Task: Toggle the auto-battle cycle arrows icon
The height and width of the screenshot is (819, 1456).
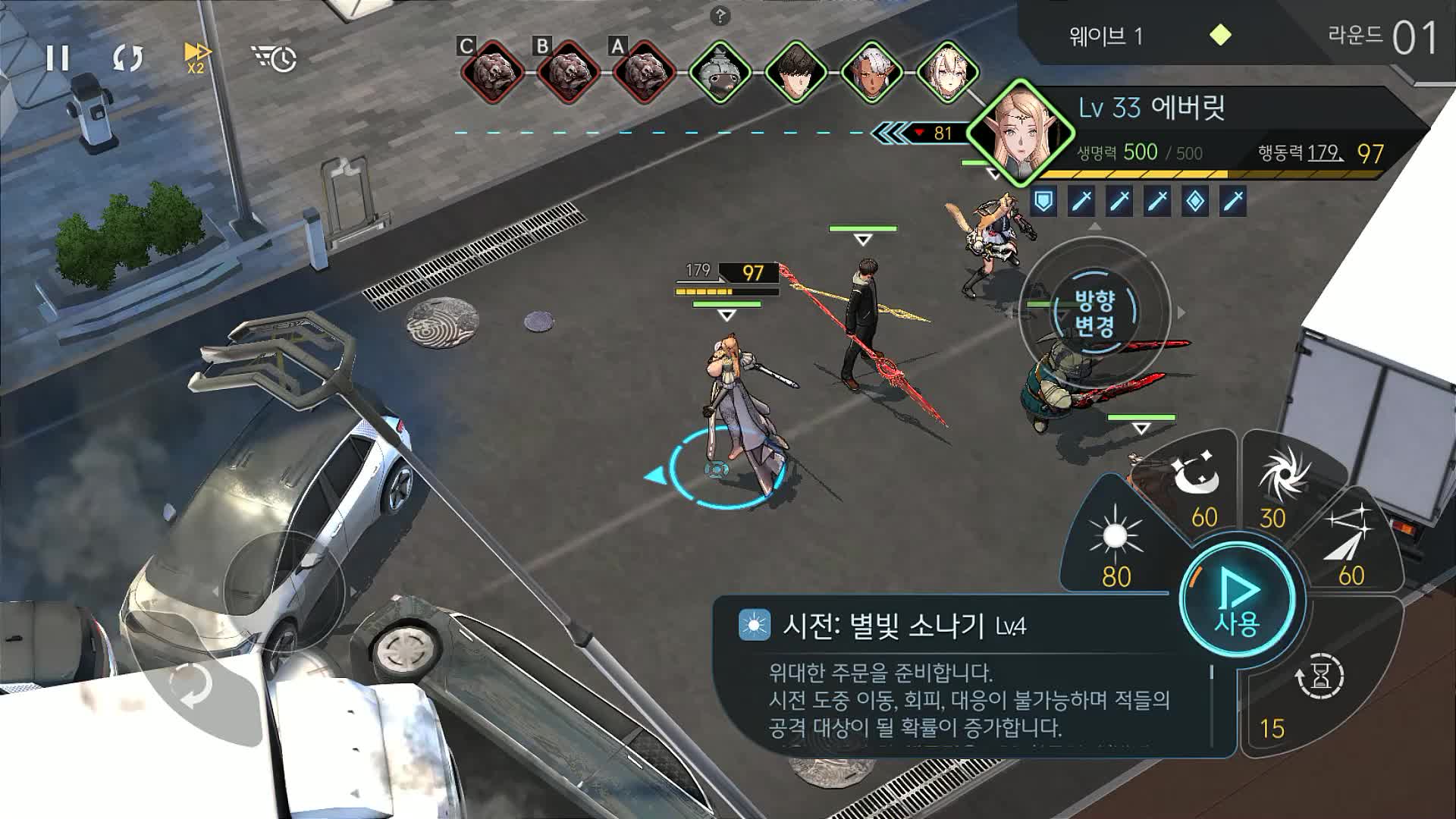Action: click(x=127, y=58)
